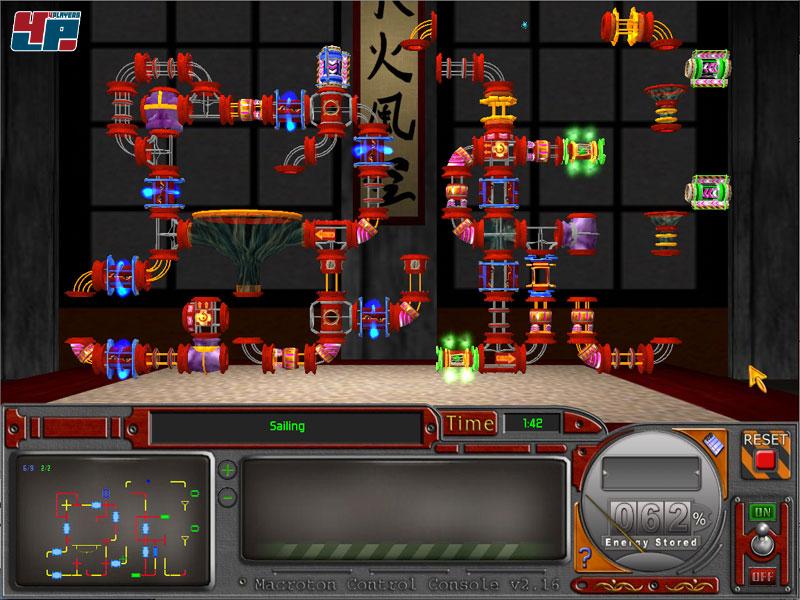Zoom in with the green plus button

tap(227, 470)
